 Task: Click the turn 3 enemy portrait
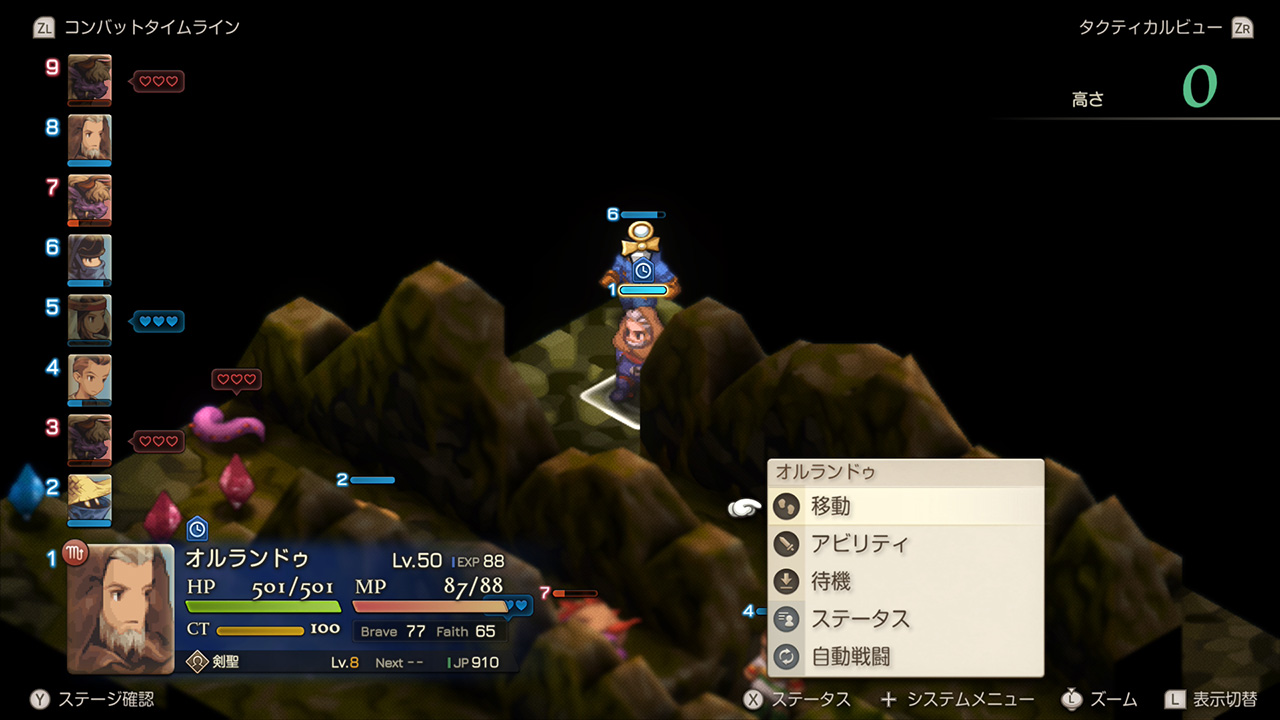[89, 438]
